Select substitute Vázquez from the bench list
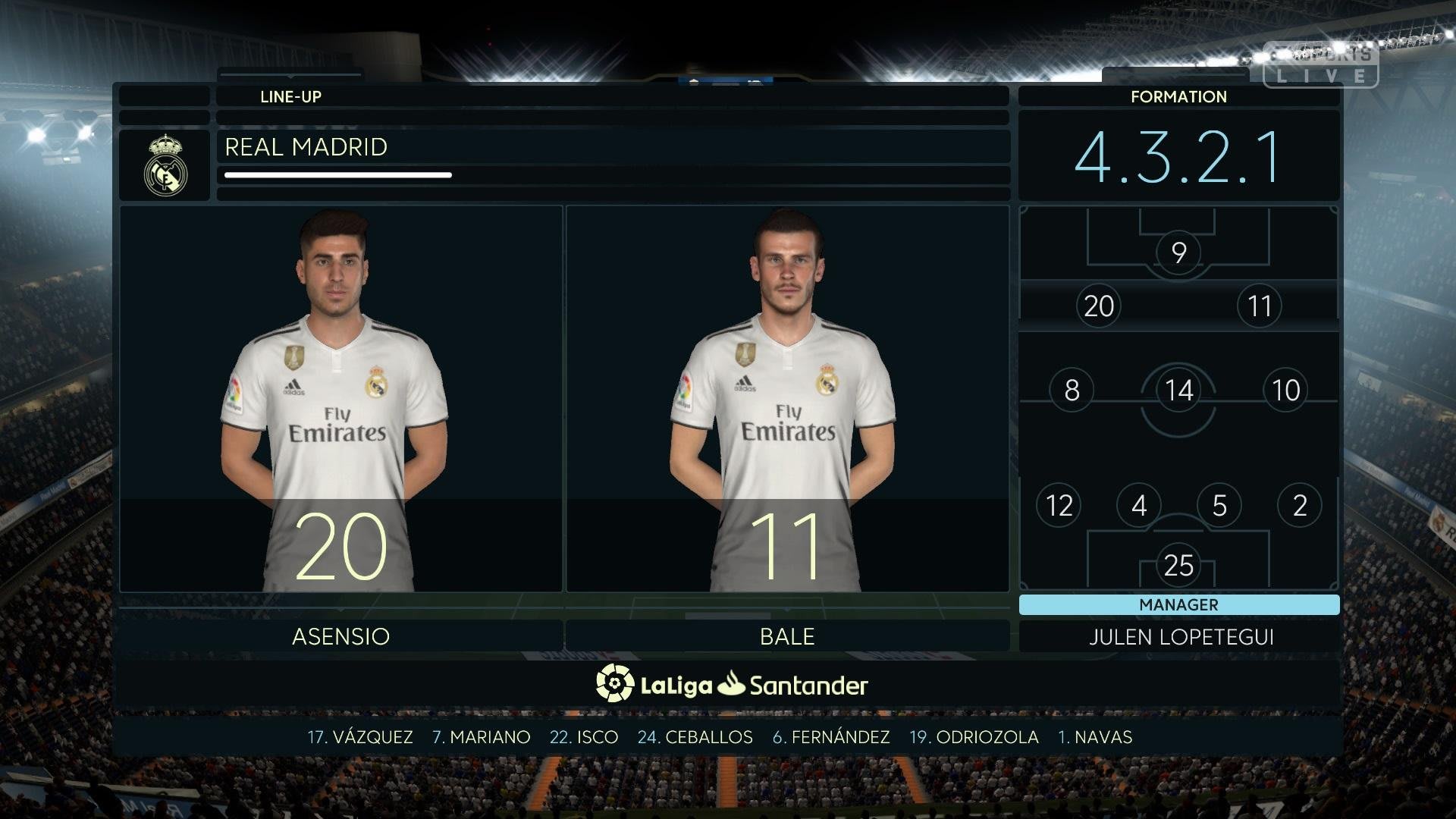The height and width of the screenshot is (819, 1456). [360, 737]
